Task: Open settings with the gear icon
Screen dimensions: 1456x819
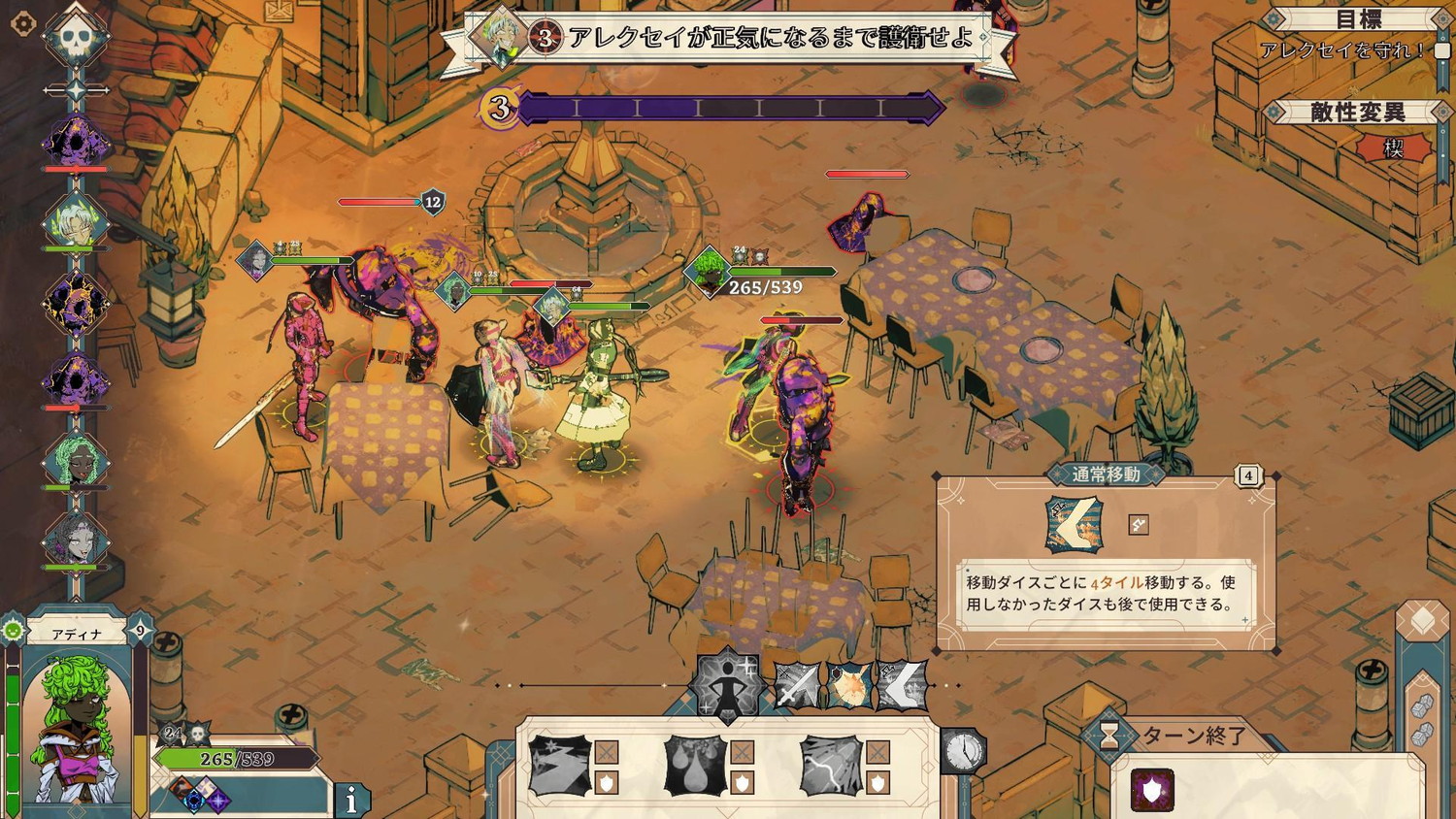Action: click(22, 23)
